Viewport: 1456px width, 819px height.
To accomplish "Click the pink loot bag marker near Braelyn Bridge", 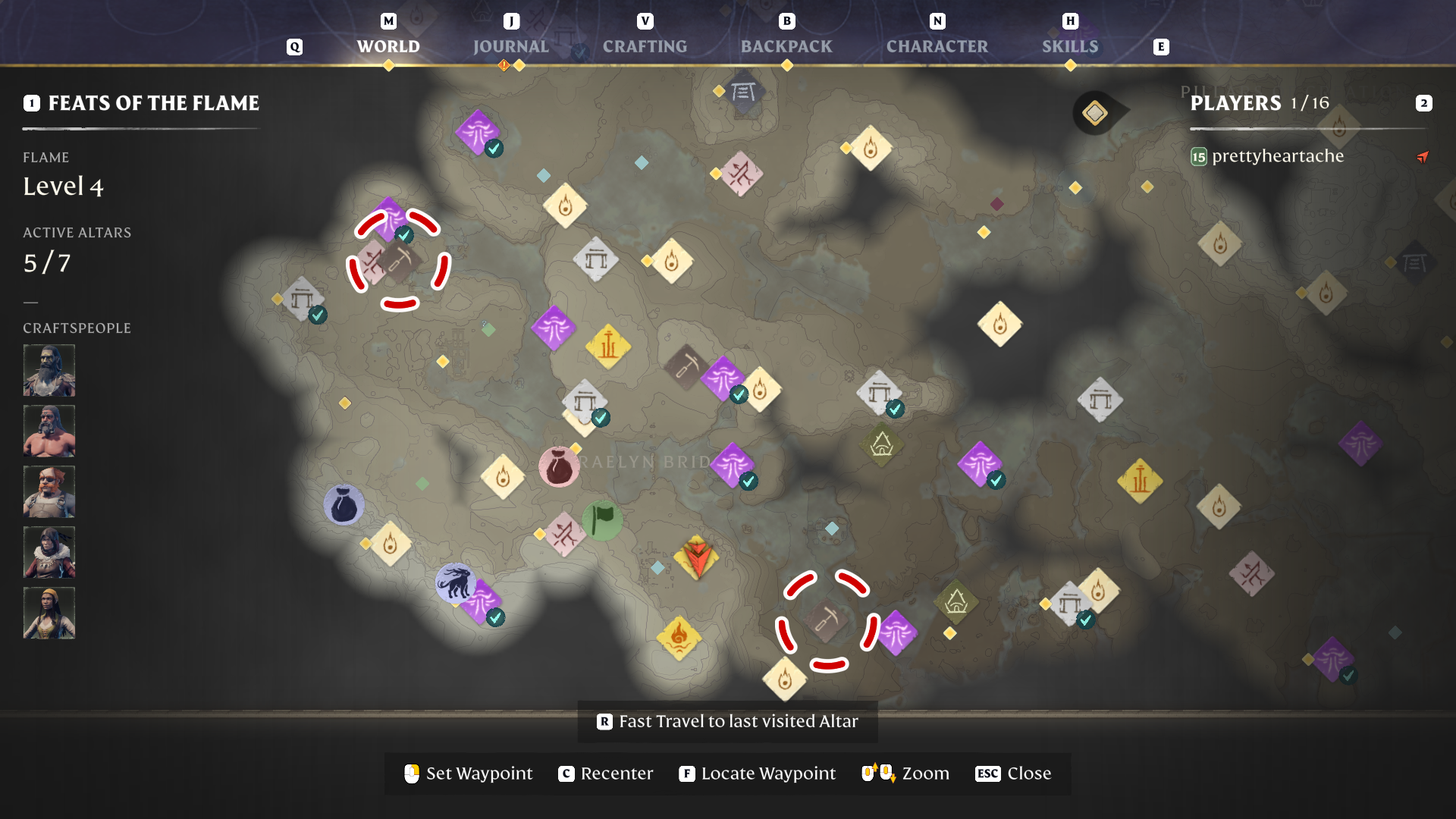I will click(559, 465).
